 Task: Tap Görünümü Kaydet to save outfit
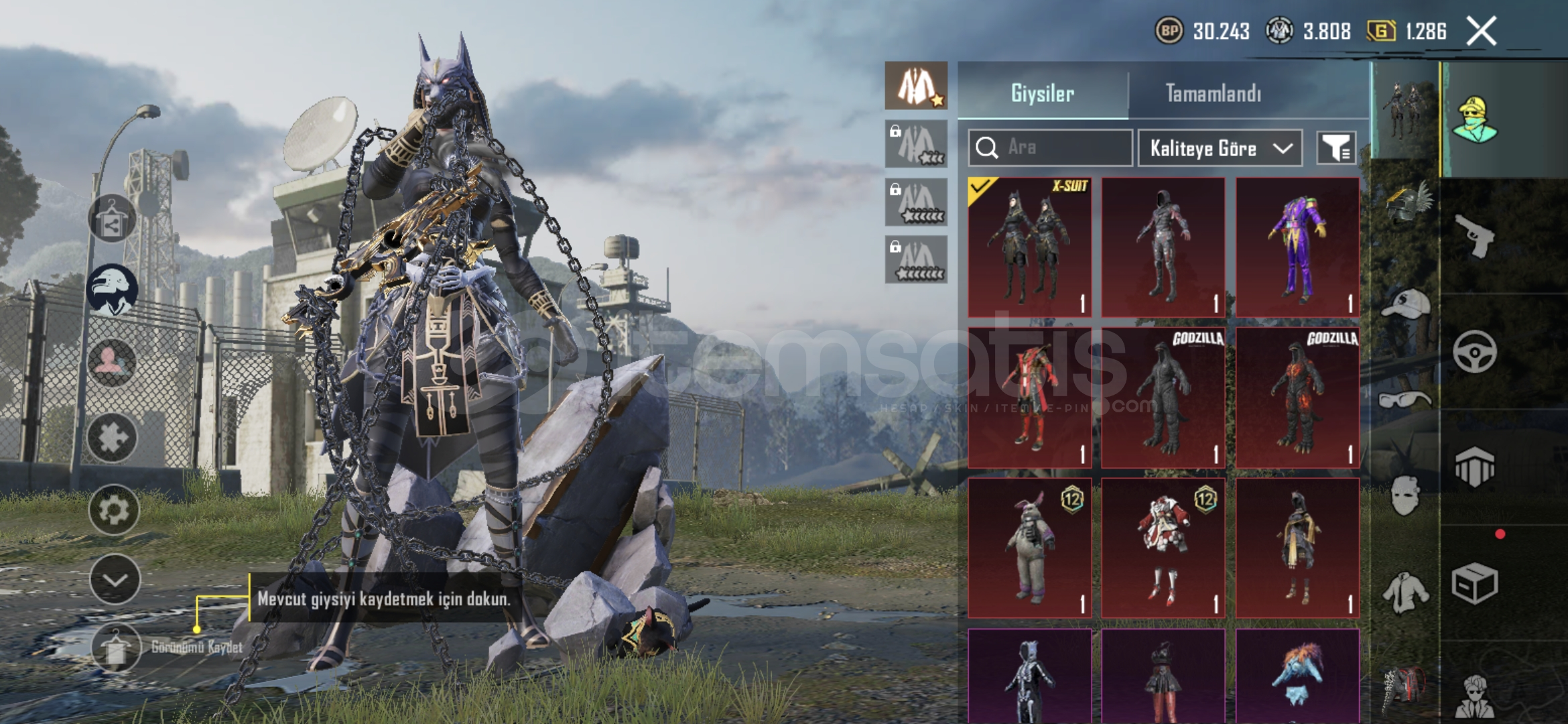[115, 647]
